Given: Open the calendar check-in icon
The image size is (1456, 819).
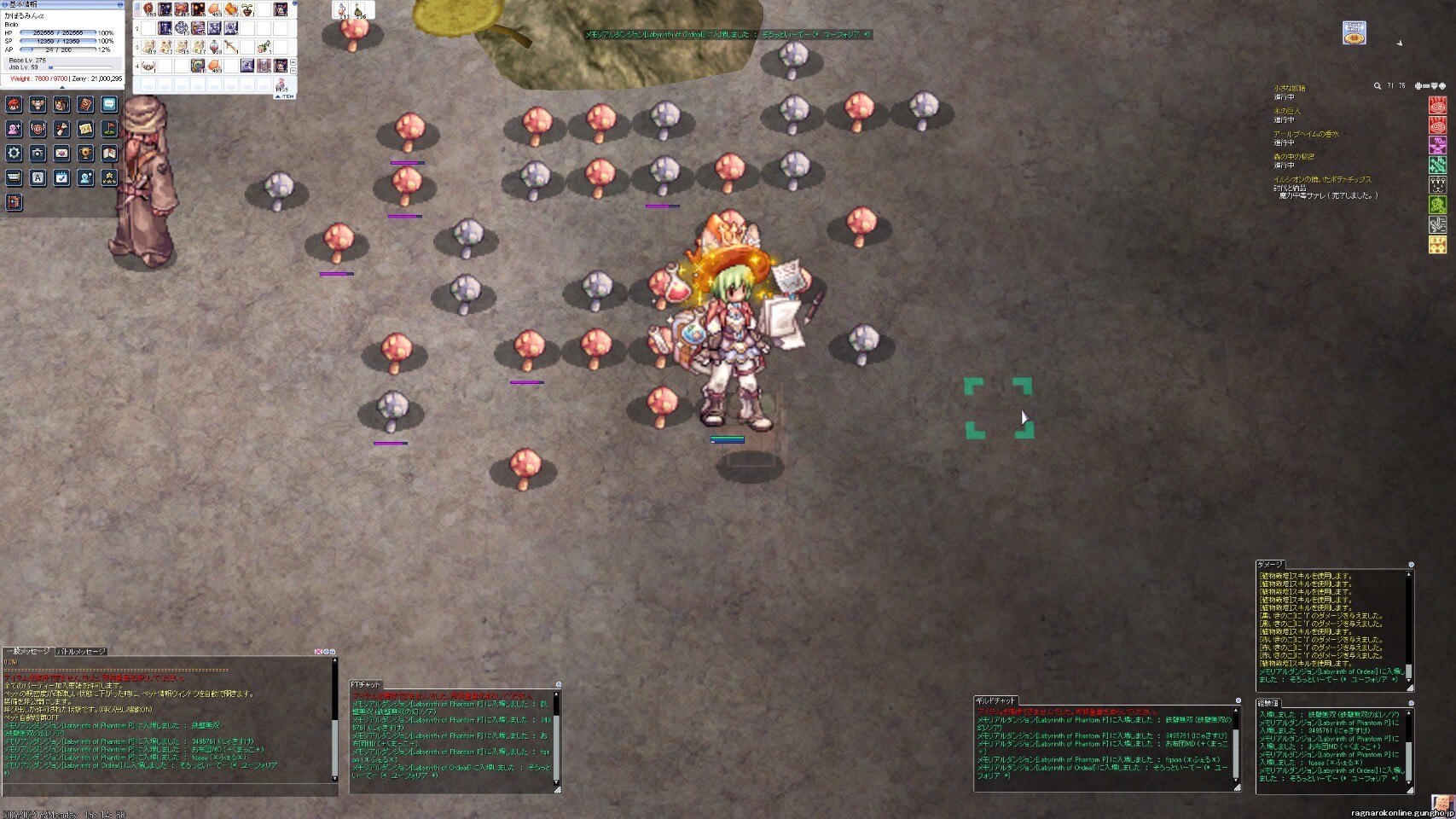Looking at the screenshot, I should click(x=61, y=177).
